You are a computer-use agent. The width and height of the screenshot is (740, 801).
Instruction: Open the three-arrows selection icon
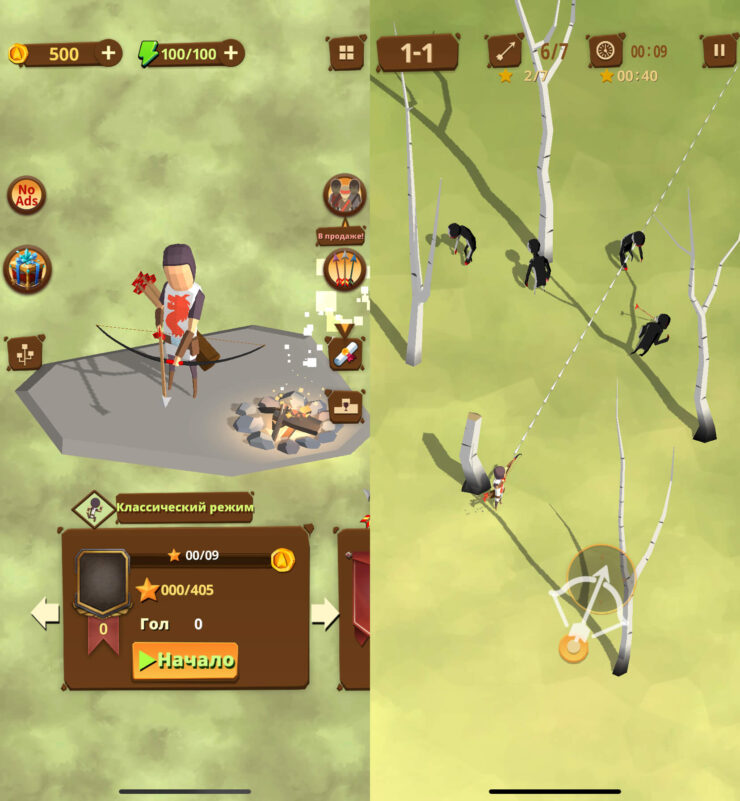click(344, 269)
